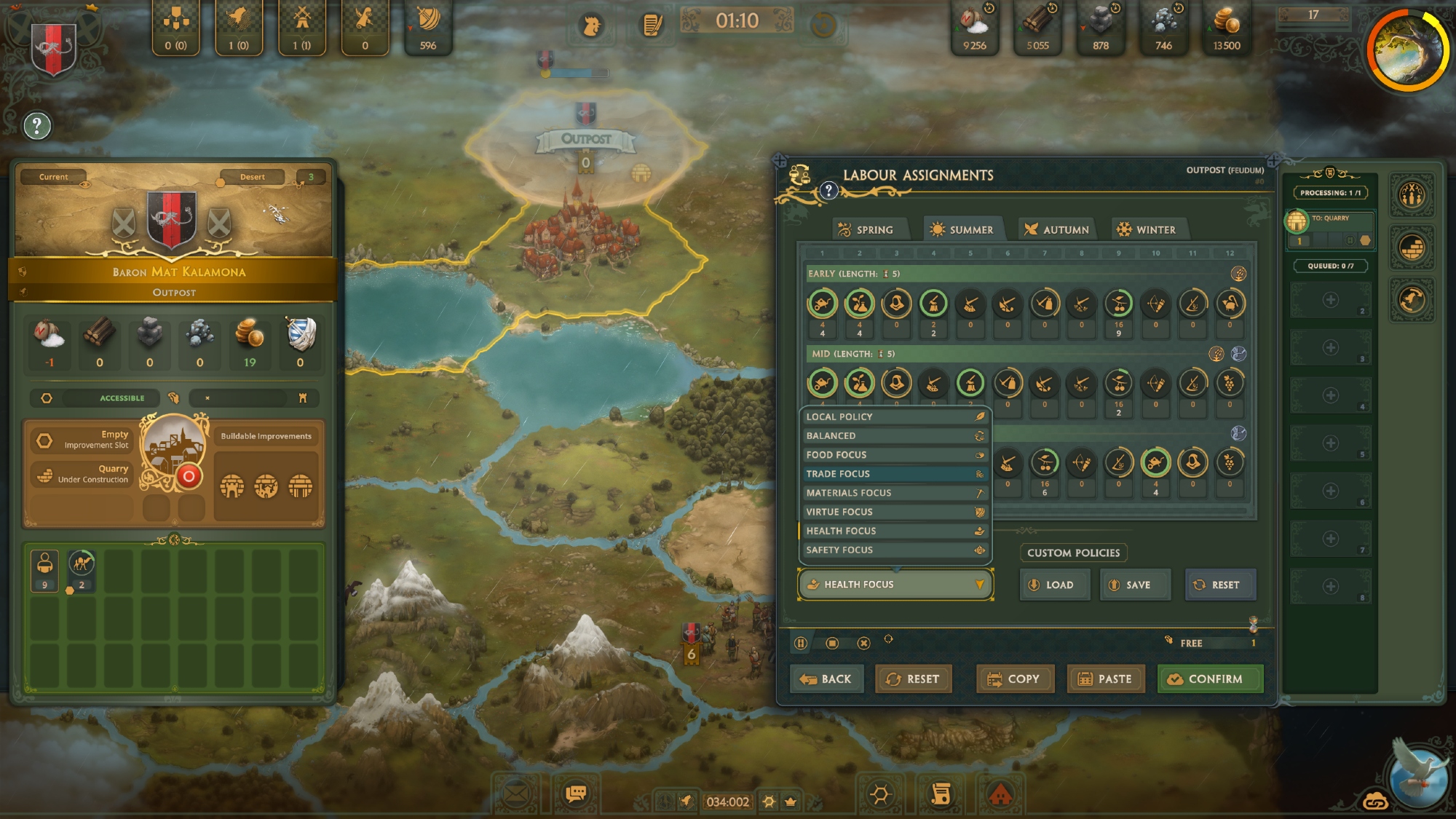The width and height of the screenshot is (1456, 819).
Task: Show the Winter season tab
Action: (1147, 229)
